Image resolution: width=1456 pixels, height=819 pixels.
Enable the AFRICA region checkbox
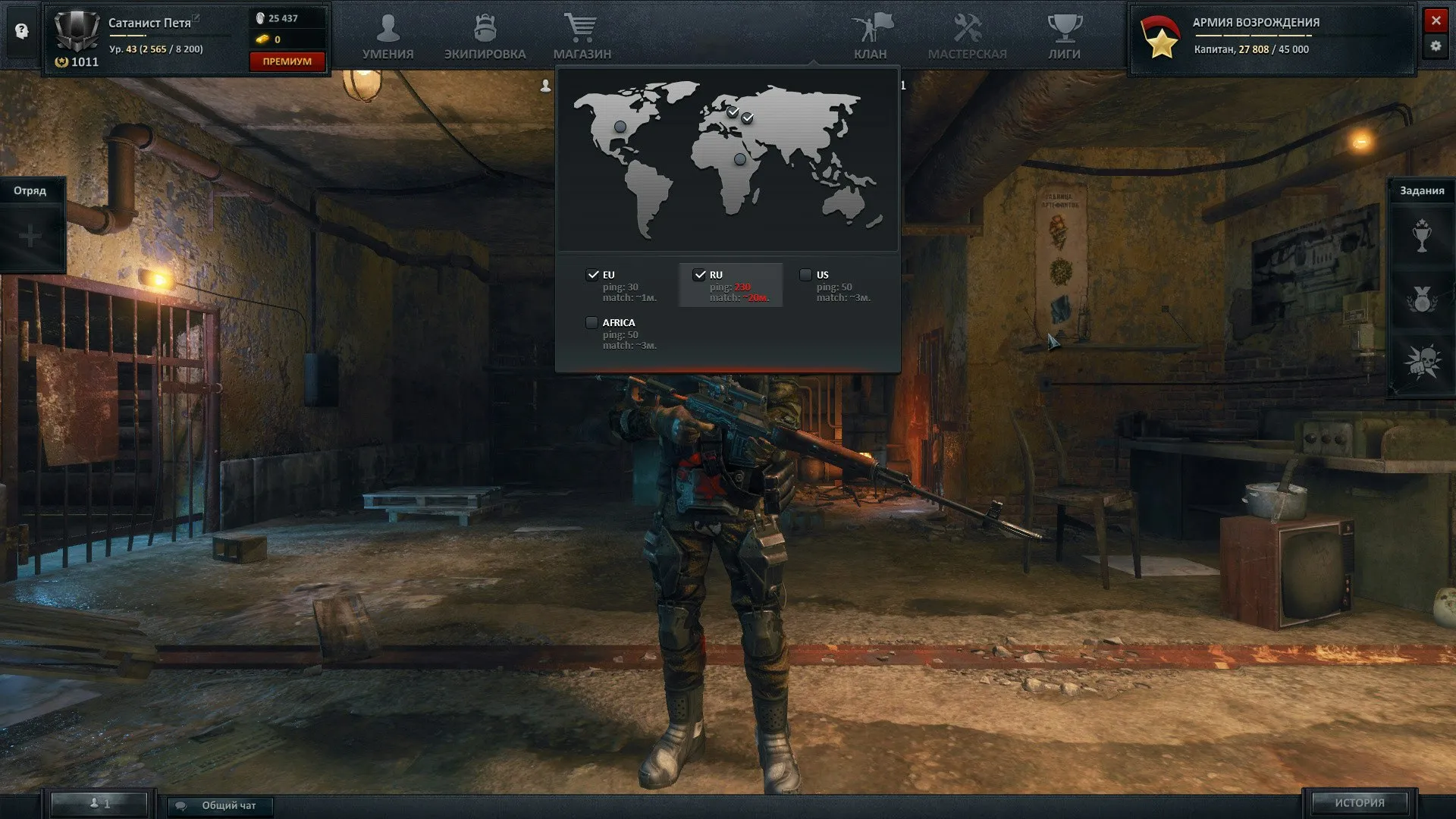click(592, 322)
